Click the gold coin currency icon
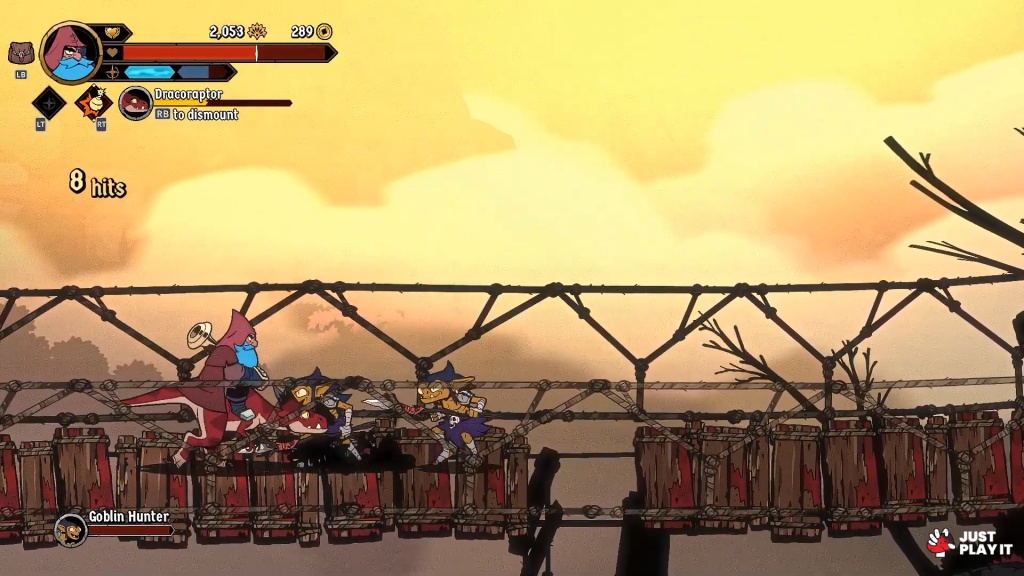This screenshot has width=1024, height=576. pos(324,32)
